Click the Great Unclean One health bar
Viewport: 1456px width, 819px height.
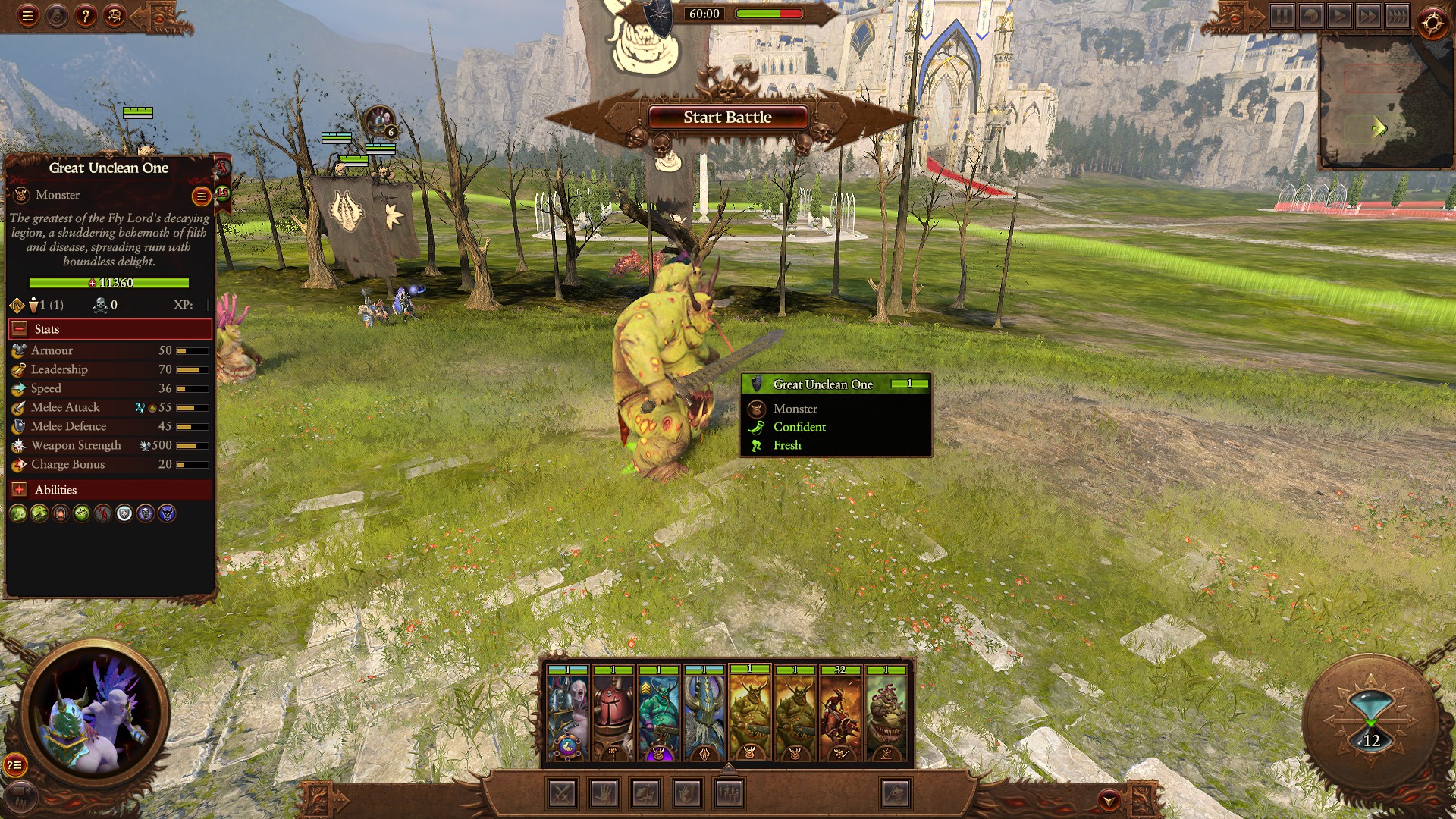(x=110, y=282)
